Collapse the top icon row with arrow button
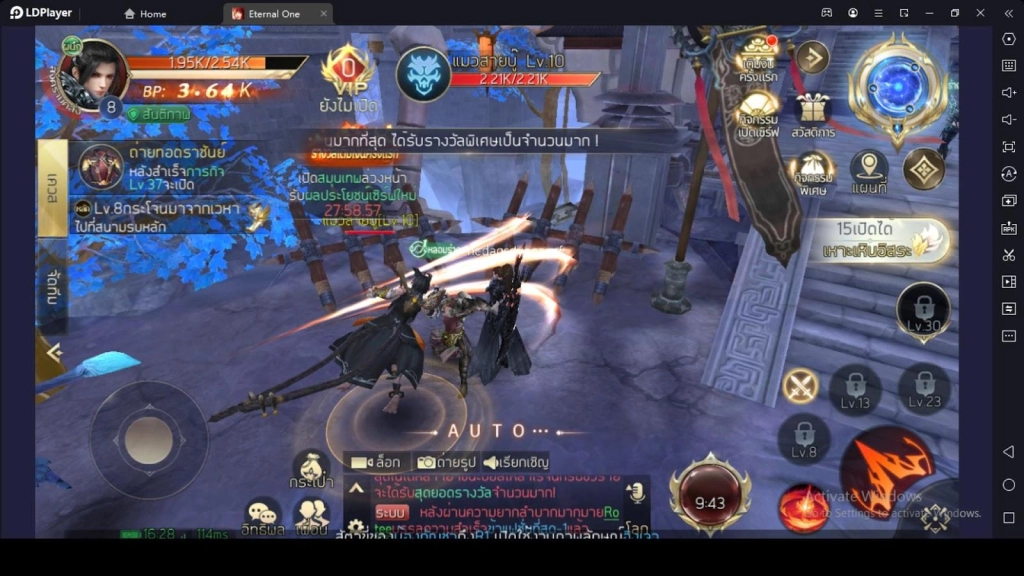Image resolution: width=1024 pixels, height=576 pixels. (x=812, y=57)
